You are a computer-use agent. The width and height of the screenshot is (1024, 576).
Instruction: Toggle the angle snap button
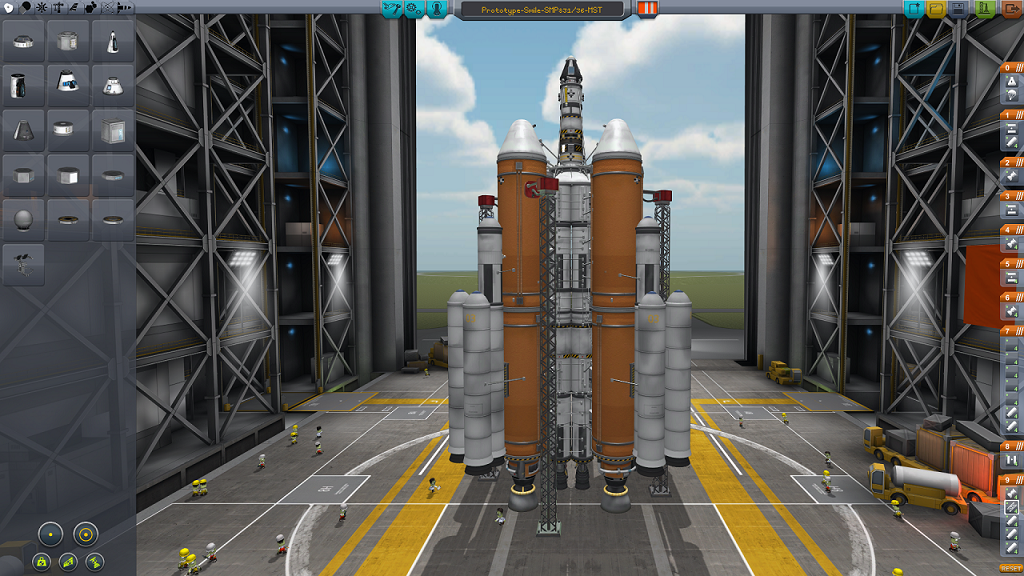pos(85,533)
